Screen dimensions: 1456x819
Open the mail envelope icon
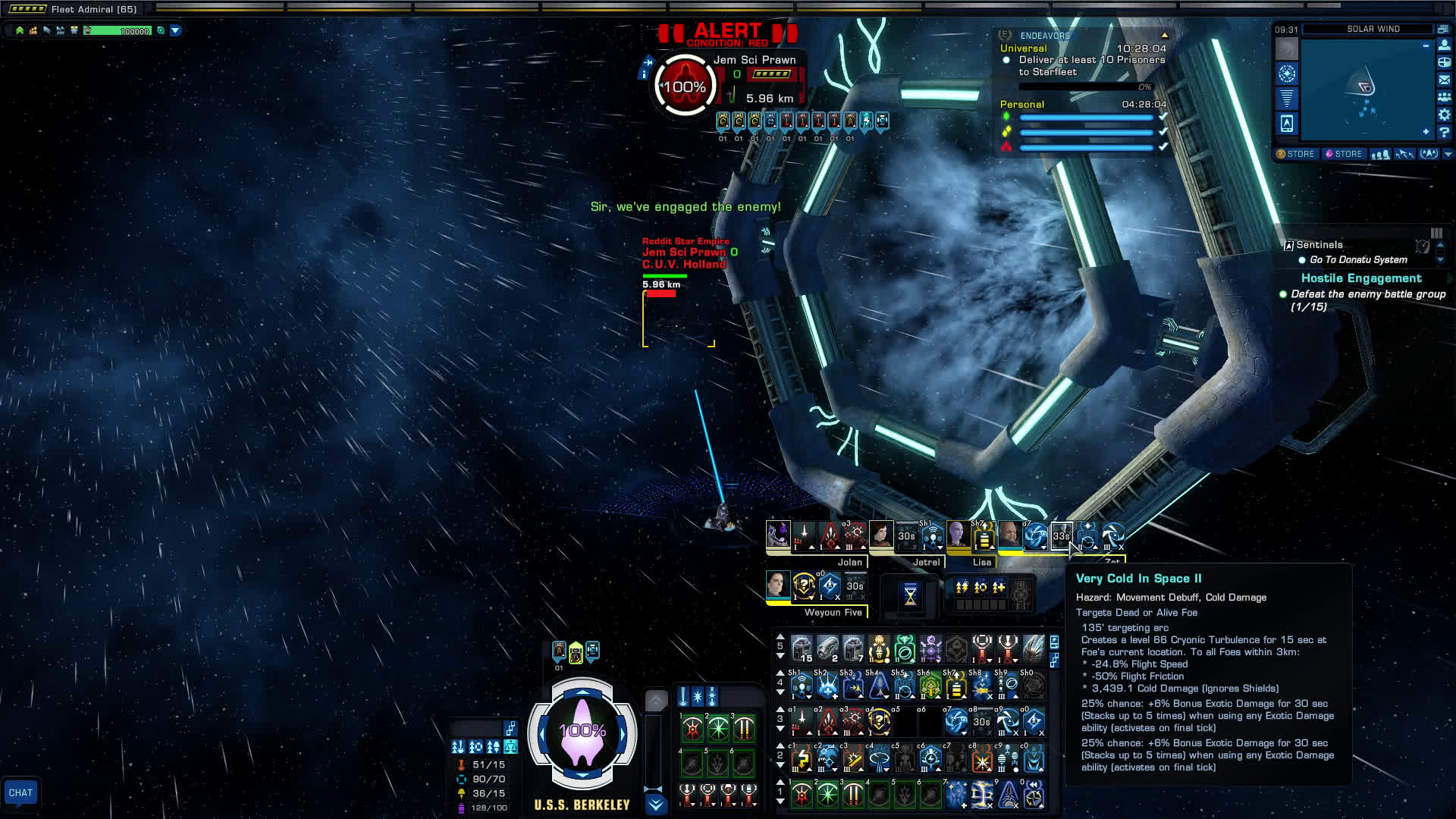click(x=1445, y=79)
